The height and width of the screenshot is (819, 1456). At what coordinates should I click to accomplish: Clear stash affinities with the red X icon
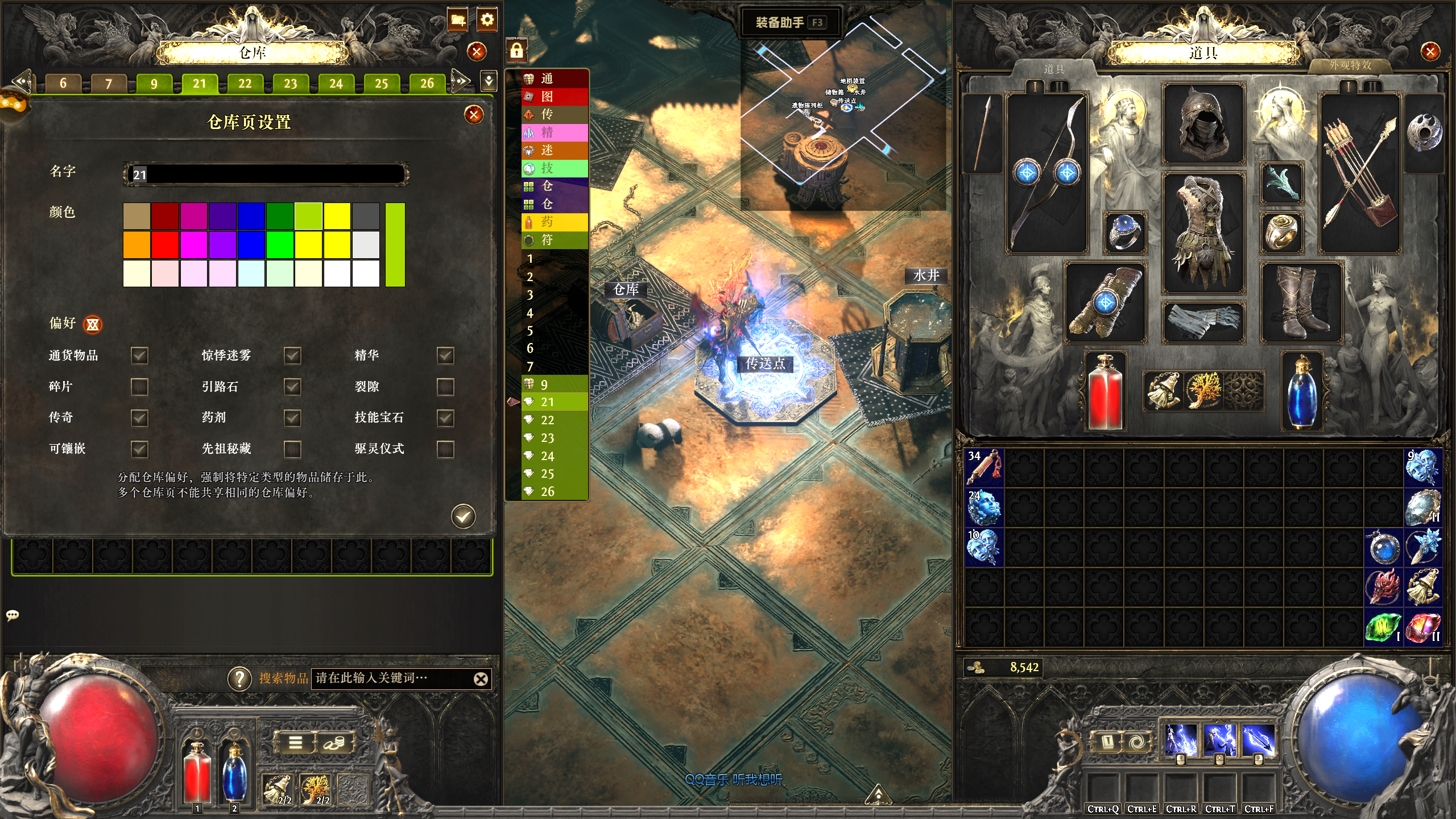tap(93, 324)
